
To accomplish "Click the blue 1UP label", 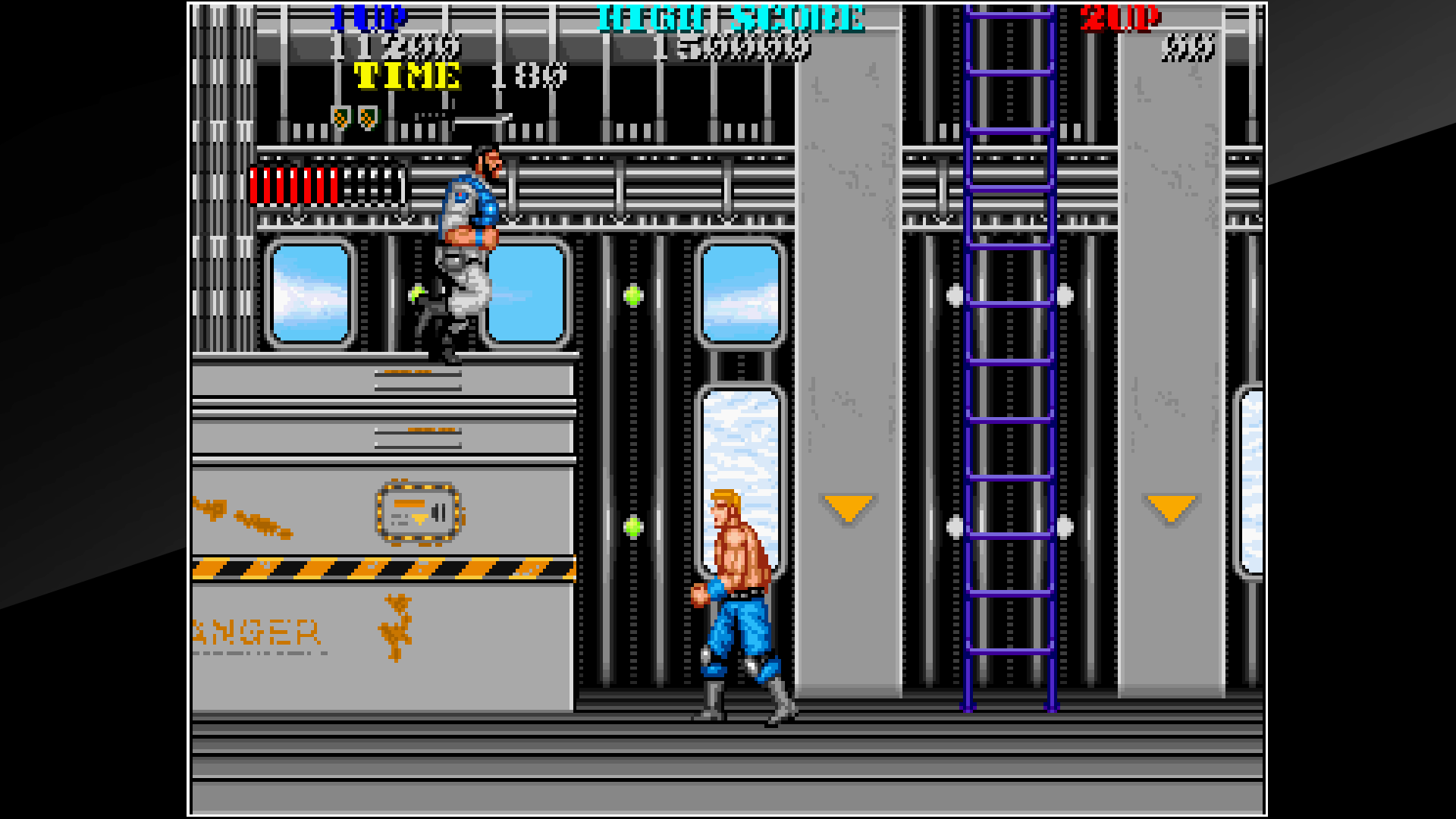I will point(369,17).
